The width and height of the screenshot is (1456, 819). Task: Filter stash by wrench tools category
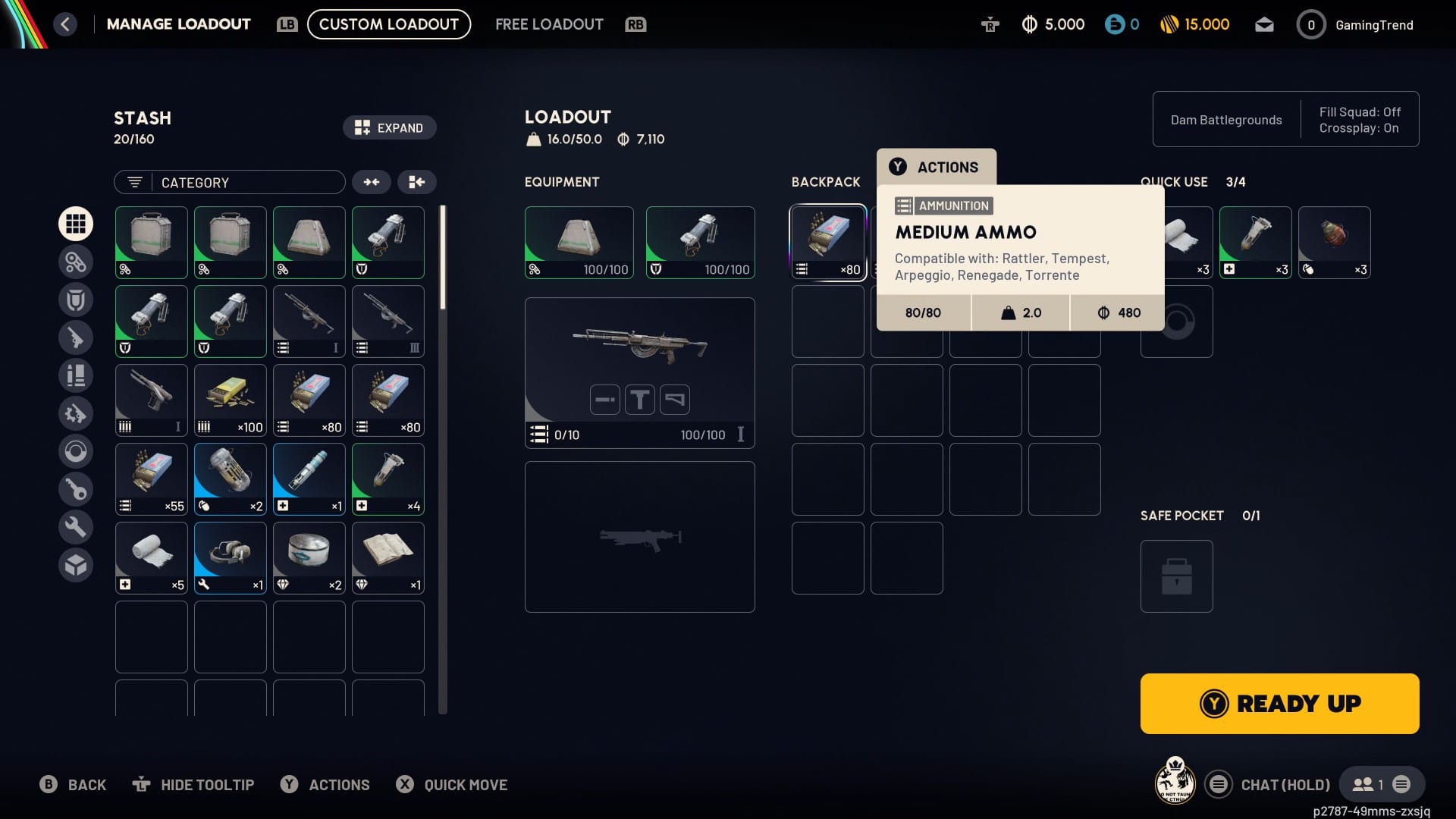76,527
